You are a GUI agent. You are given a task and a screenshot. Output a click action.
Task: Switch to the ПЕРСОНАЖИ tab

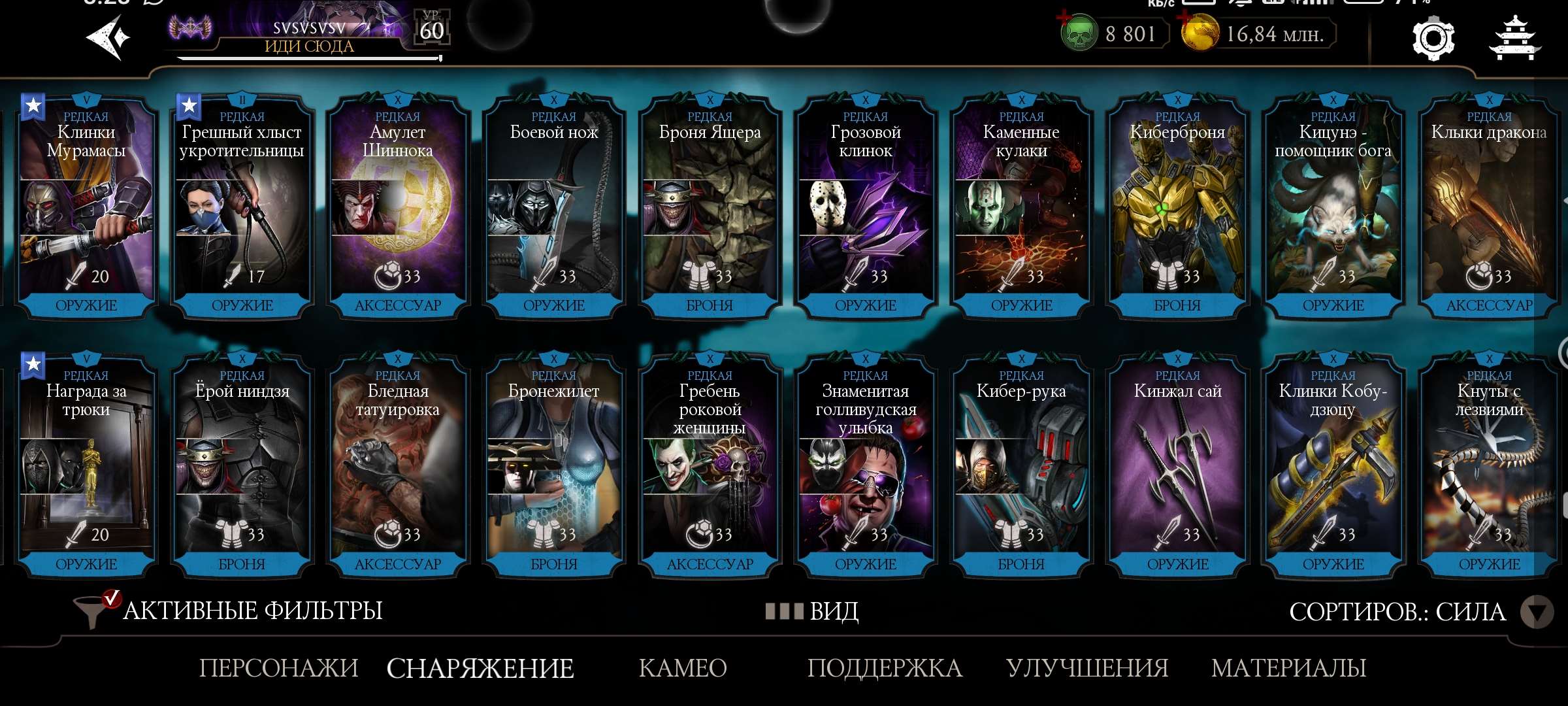pos(279,668)
